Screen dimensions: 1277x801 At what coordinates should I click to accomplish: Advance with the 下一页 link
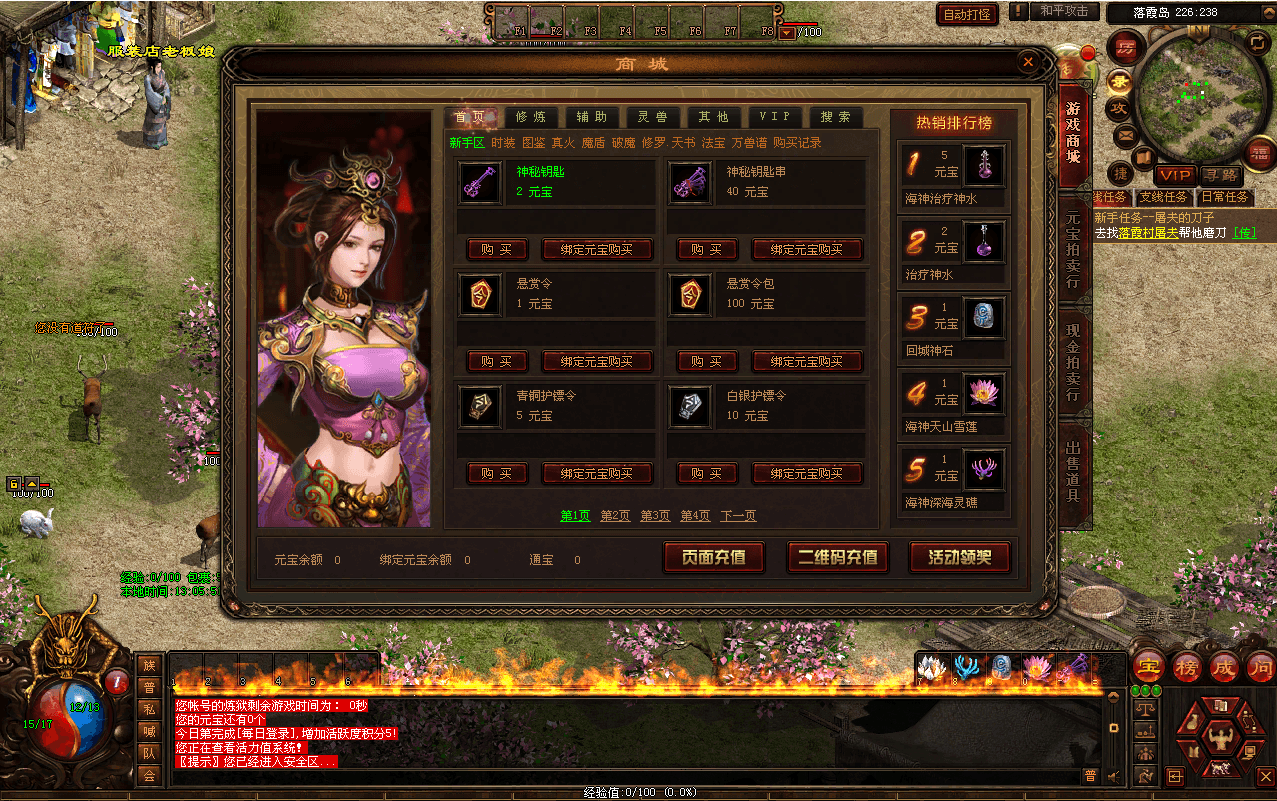click(738, 516)
